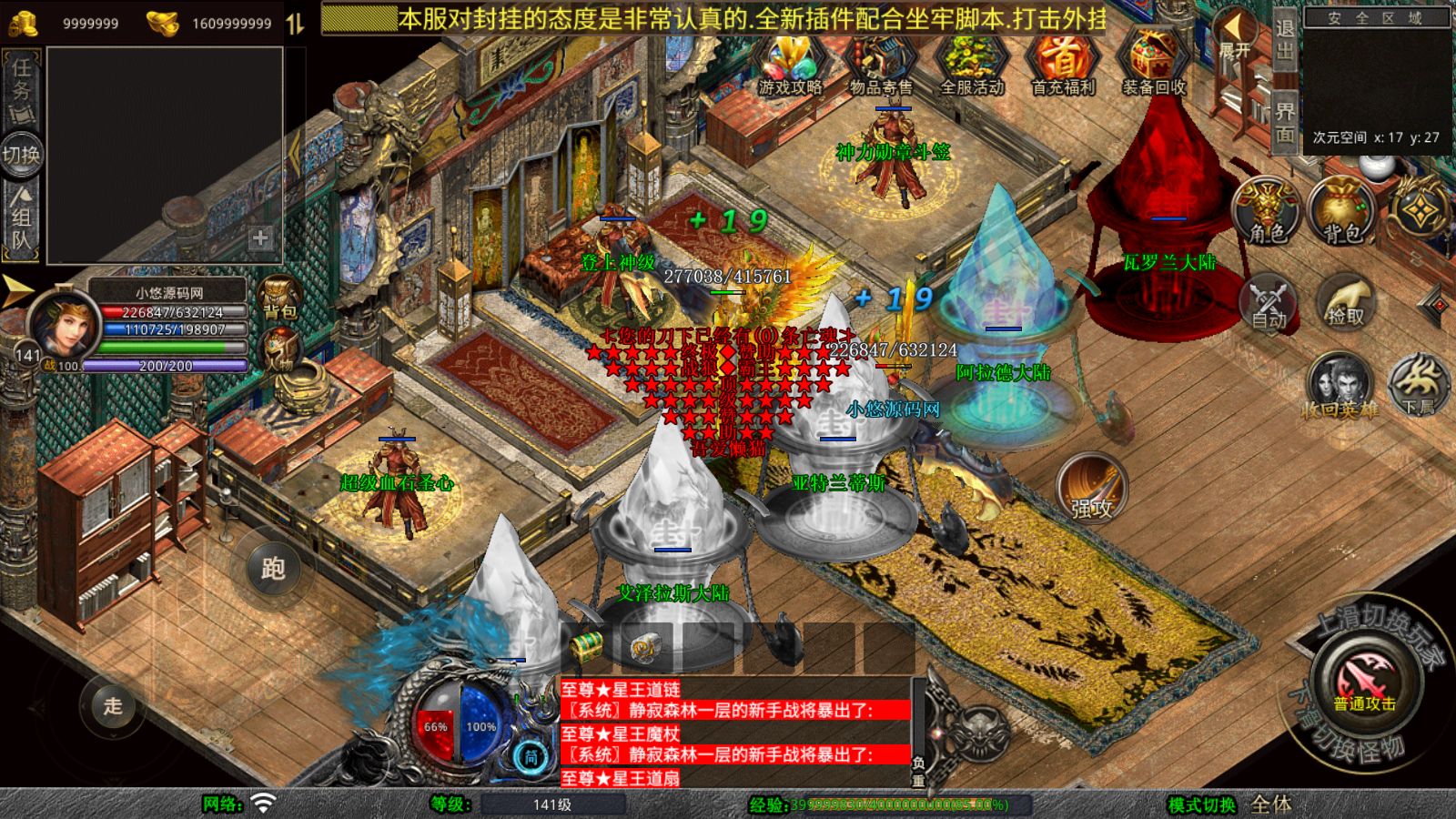This screenshot has height=819, width=1456.
Task: Activate the 强攻 strong attack skill icon
Action: (x=1095, y=487)
